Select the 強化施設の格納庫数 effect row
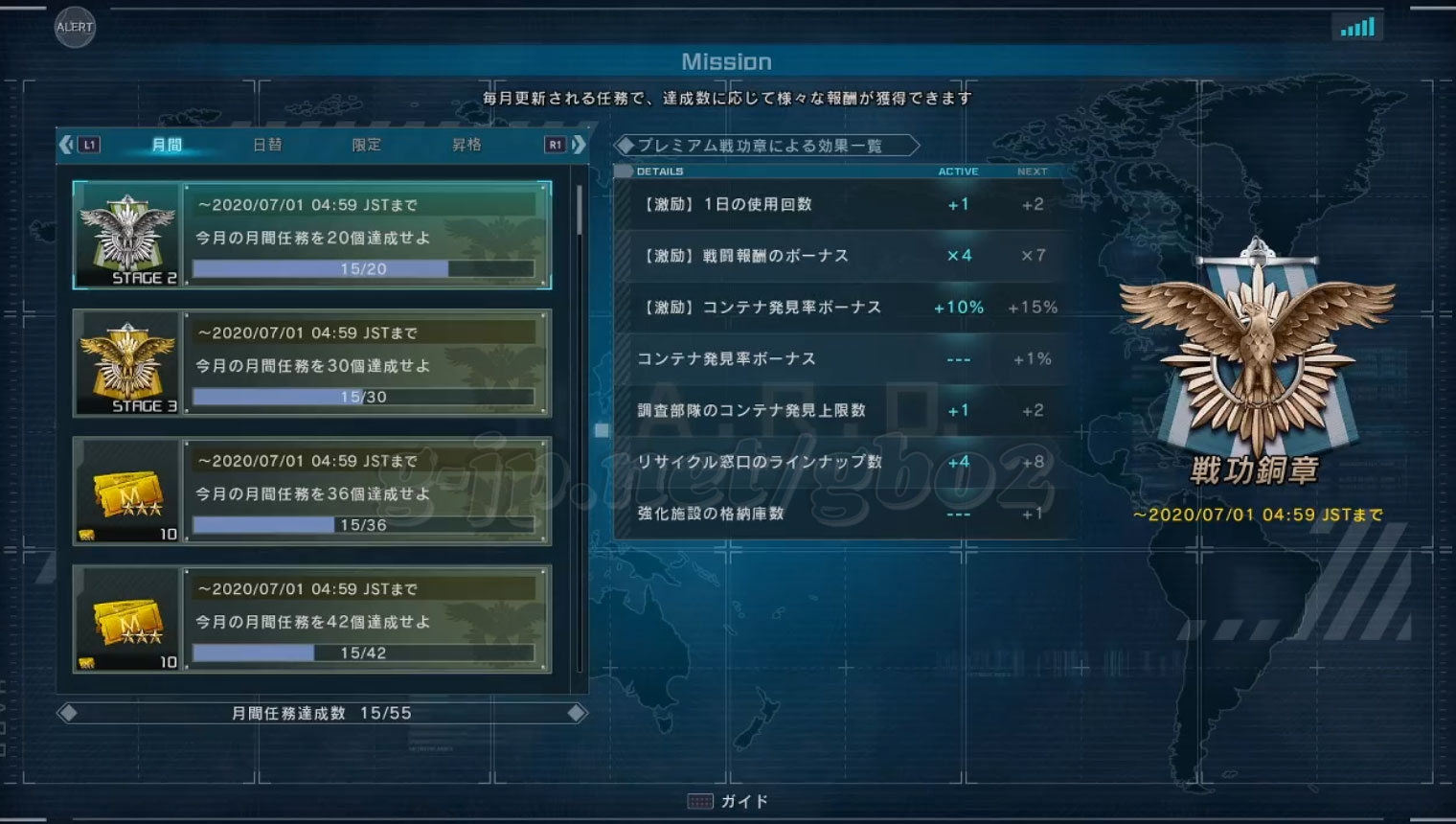The width and height of the screenshot is (1456, 824). point(843,514)
